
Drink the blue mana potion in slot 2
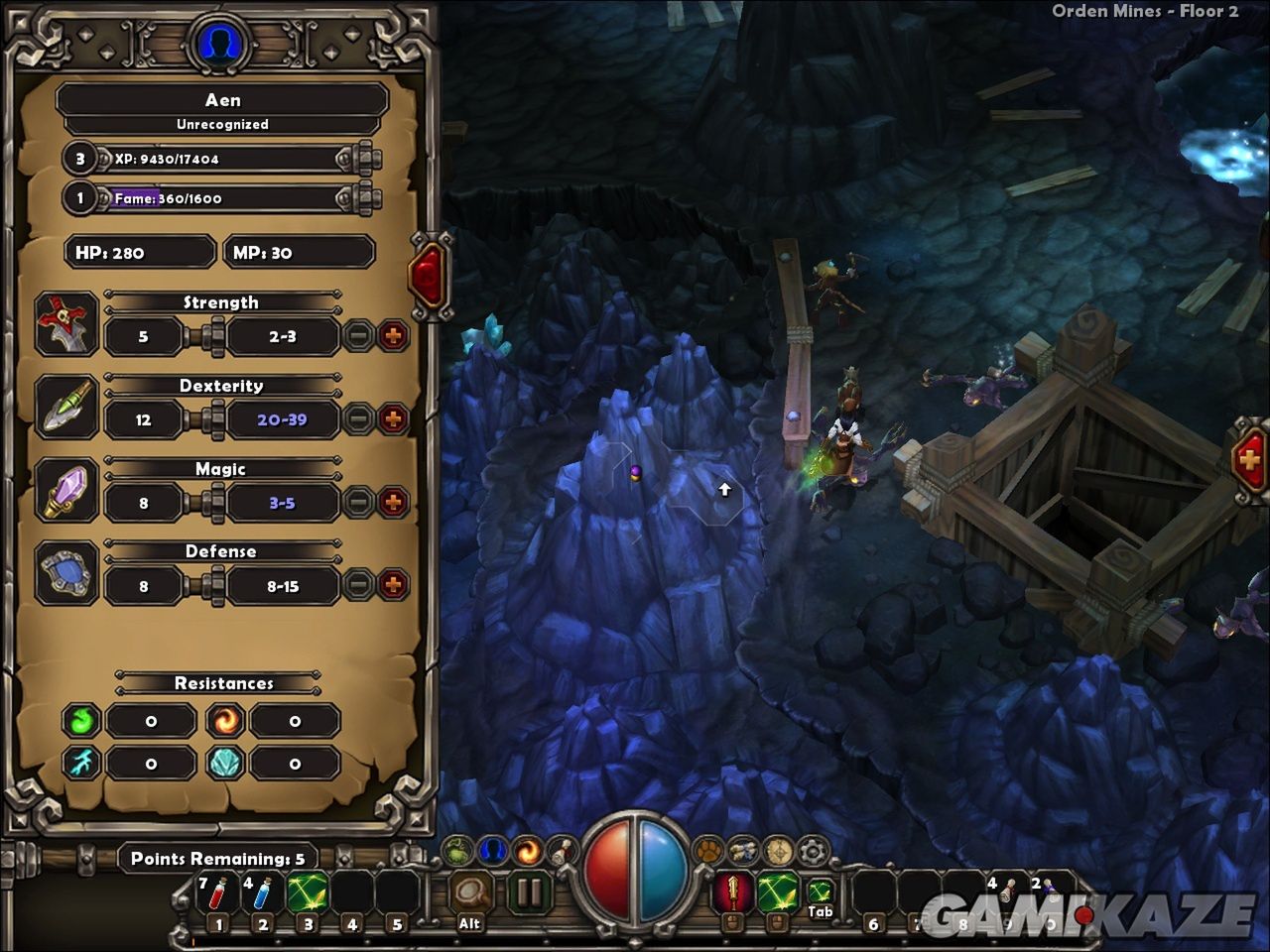click(x=262, y=894)
